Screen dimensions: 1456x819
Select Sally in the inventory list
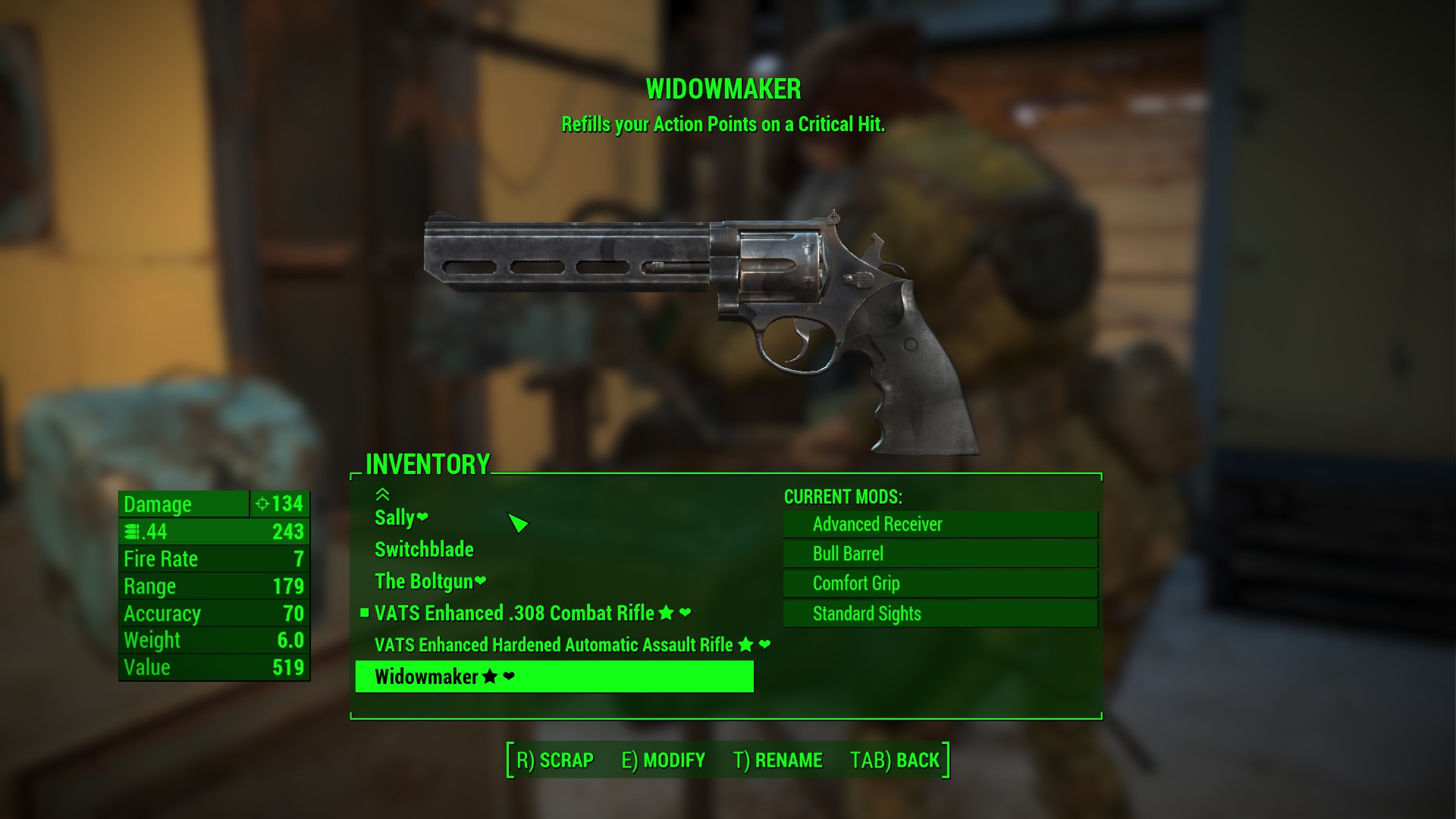[395, 518]
